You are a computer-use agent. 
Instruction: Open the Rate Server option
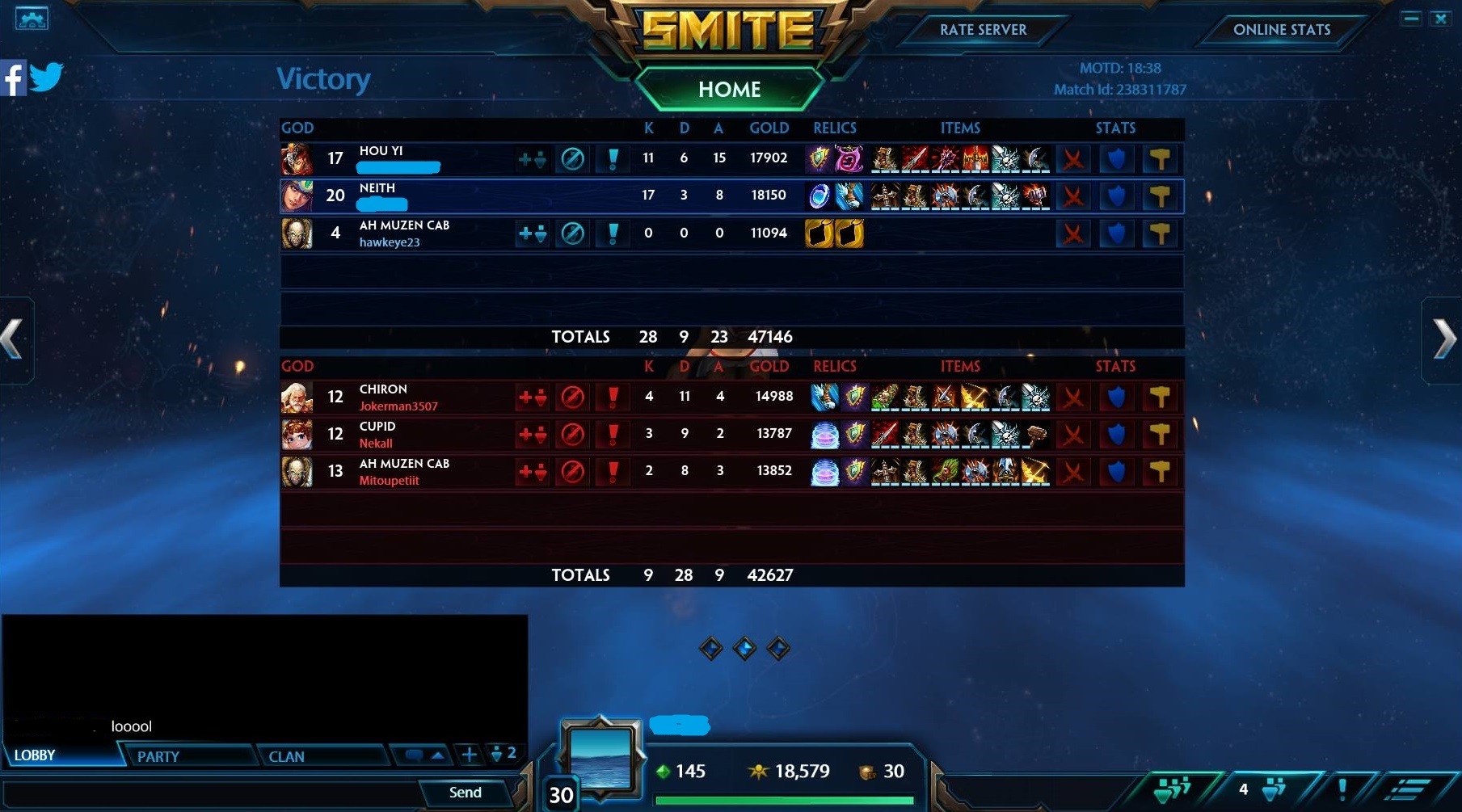983,30
